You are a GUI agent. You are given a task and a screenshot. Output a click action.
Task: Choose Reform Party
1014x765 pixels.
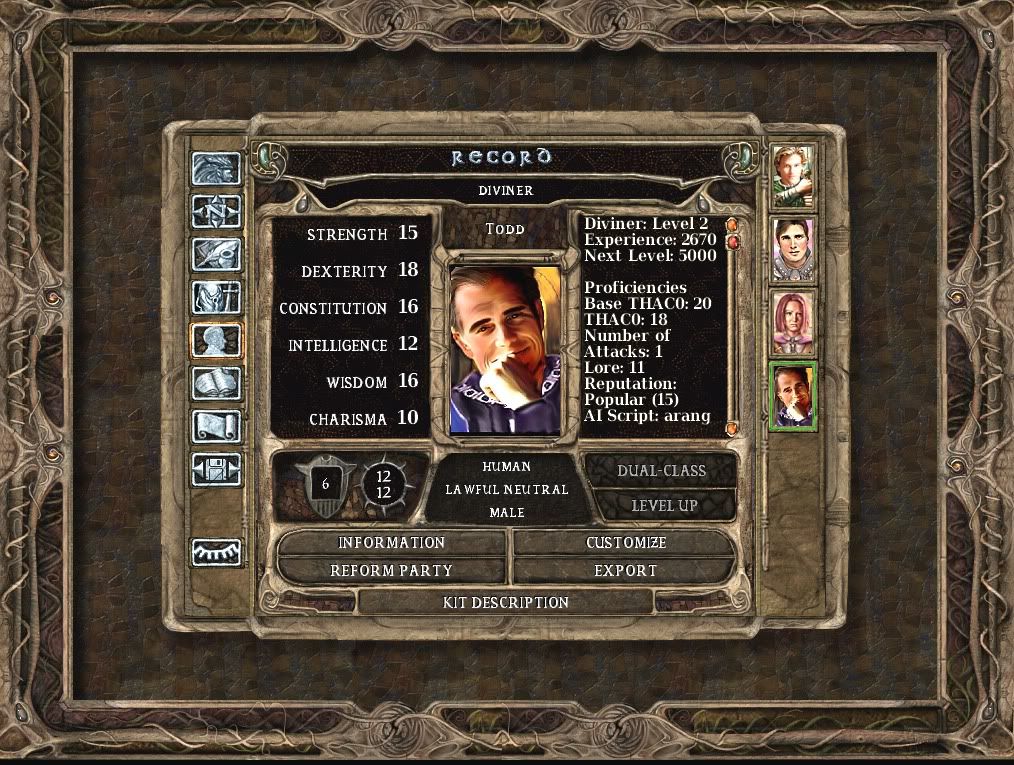(391, 571)
